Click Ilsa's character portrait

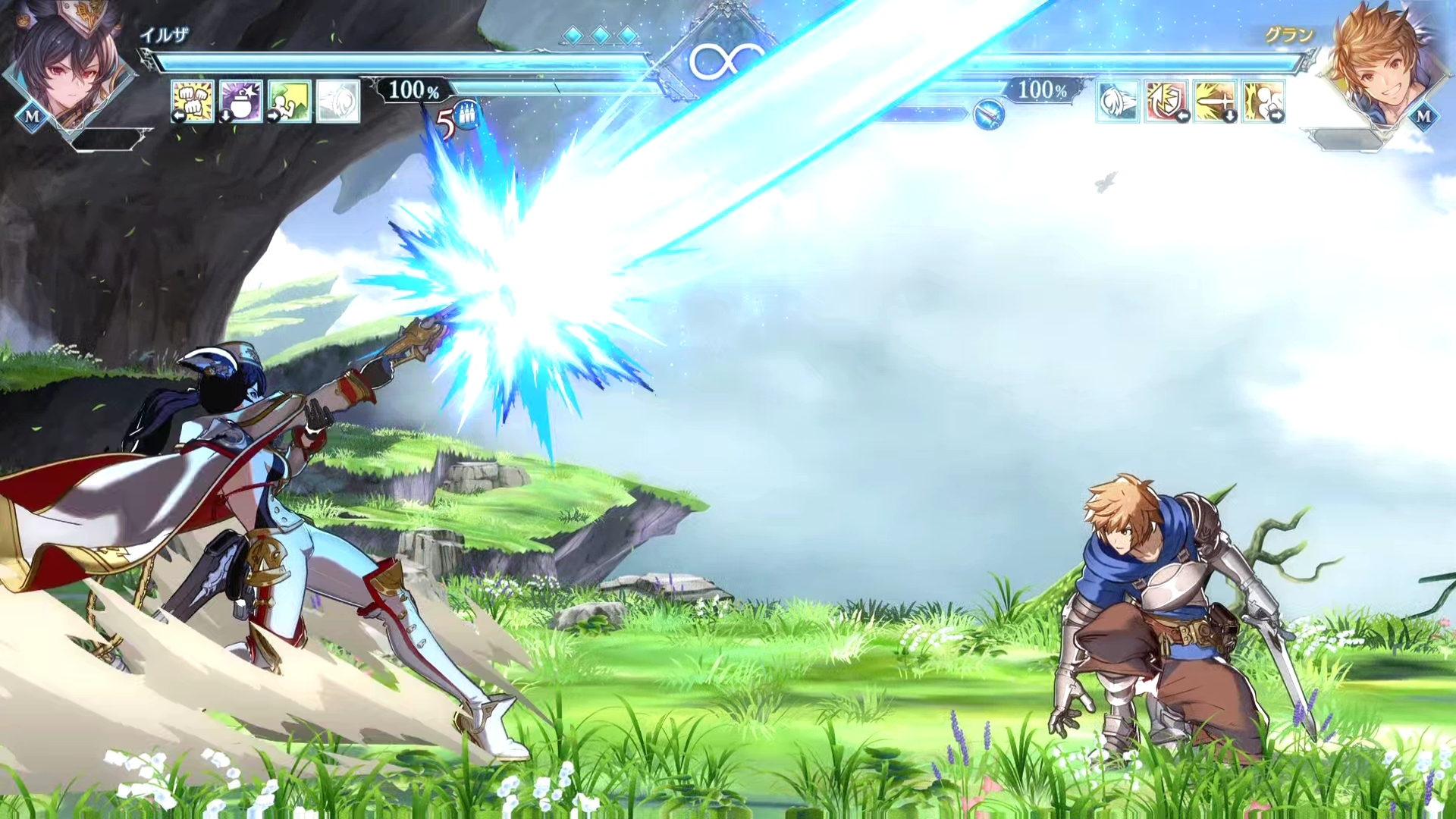67,67
